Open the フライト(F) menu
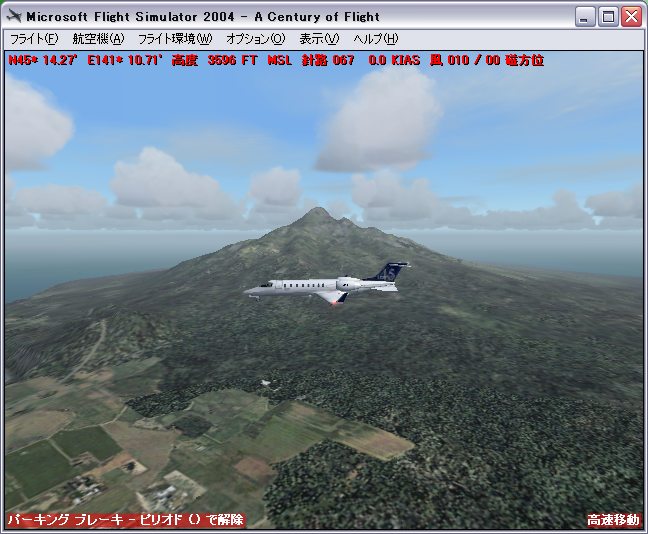648x534 pixels. (33, 39)
